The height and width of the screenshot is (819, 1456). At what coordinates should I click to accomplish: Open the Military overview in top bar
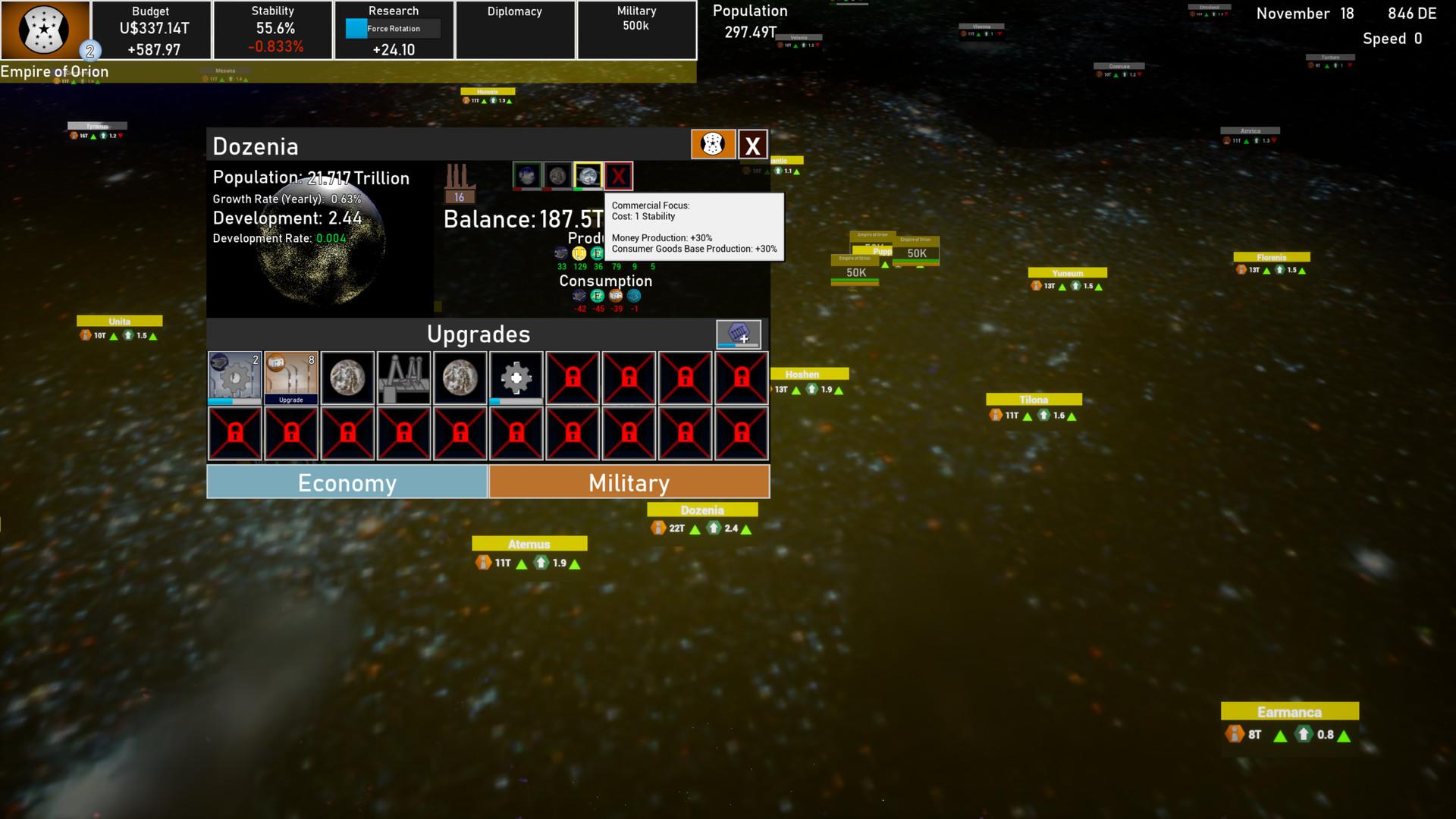(636, 30)
